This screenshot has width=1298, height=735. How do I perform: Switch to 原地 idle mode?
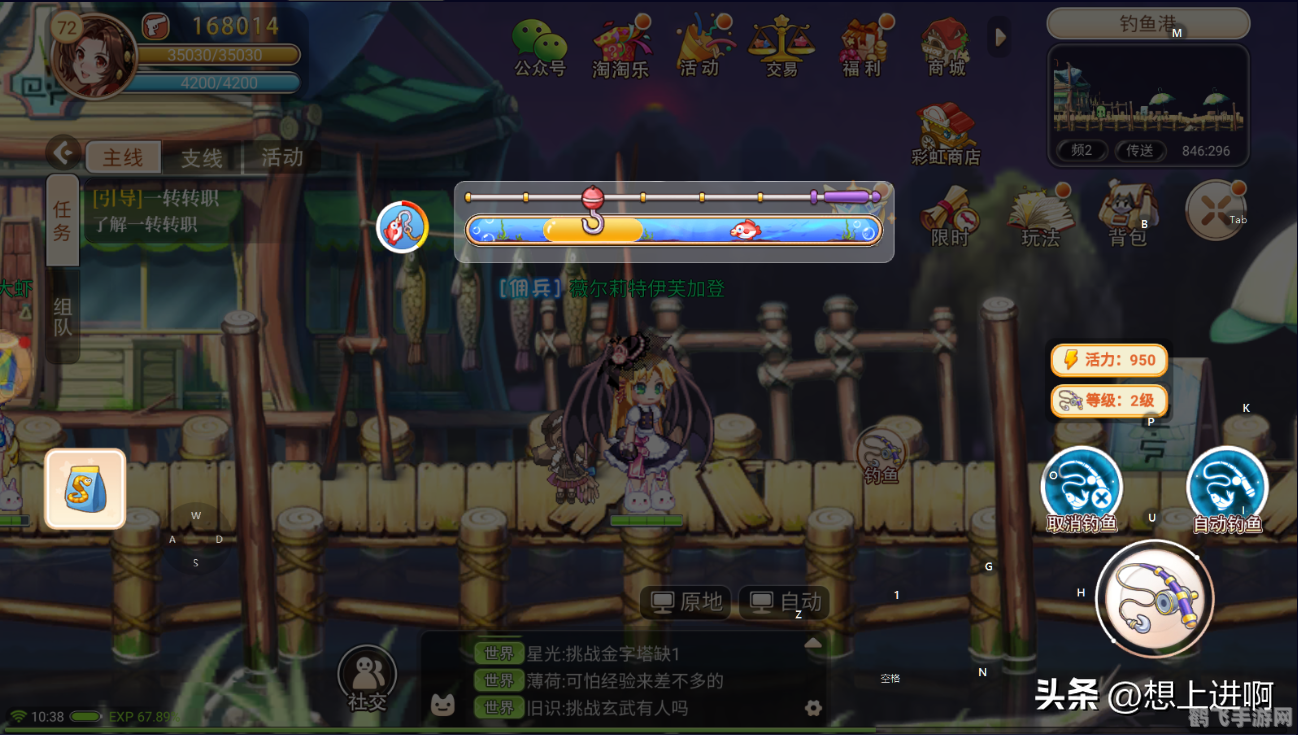[x=683, y=603]
